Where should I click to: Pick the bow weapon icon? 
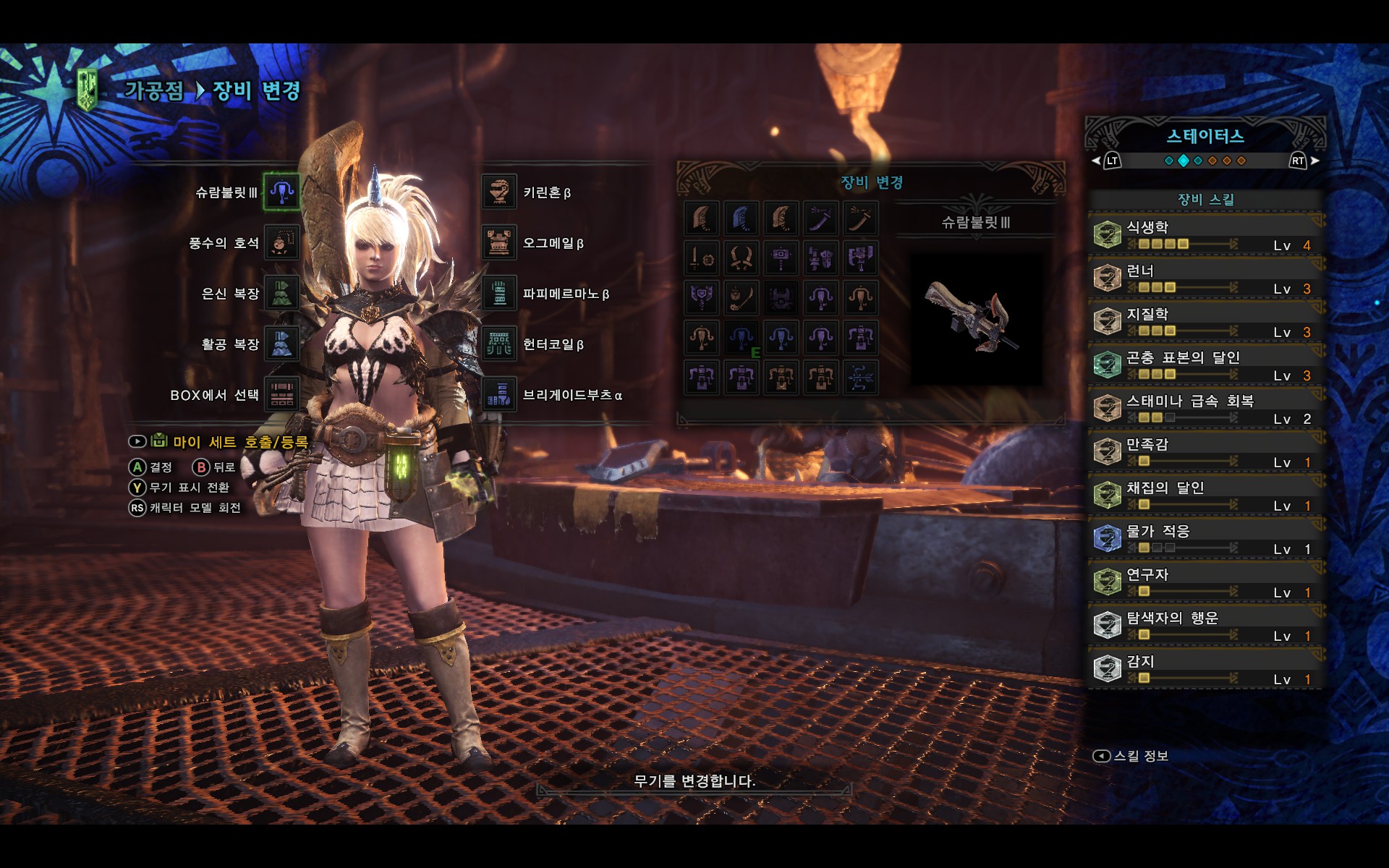tap(860, 377)
